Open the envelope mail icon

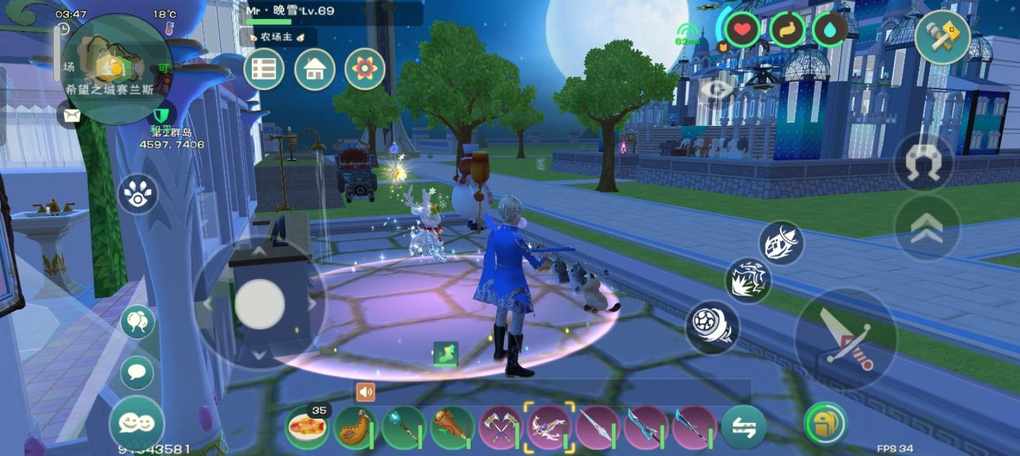tap(71, 115)
